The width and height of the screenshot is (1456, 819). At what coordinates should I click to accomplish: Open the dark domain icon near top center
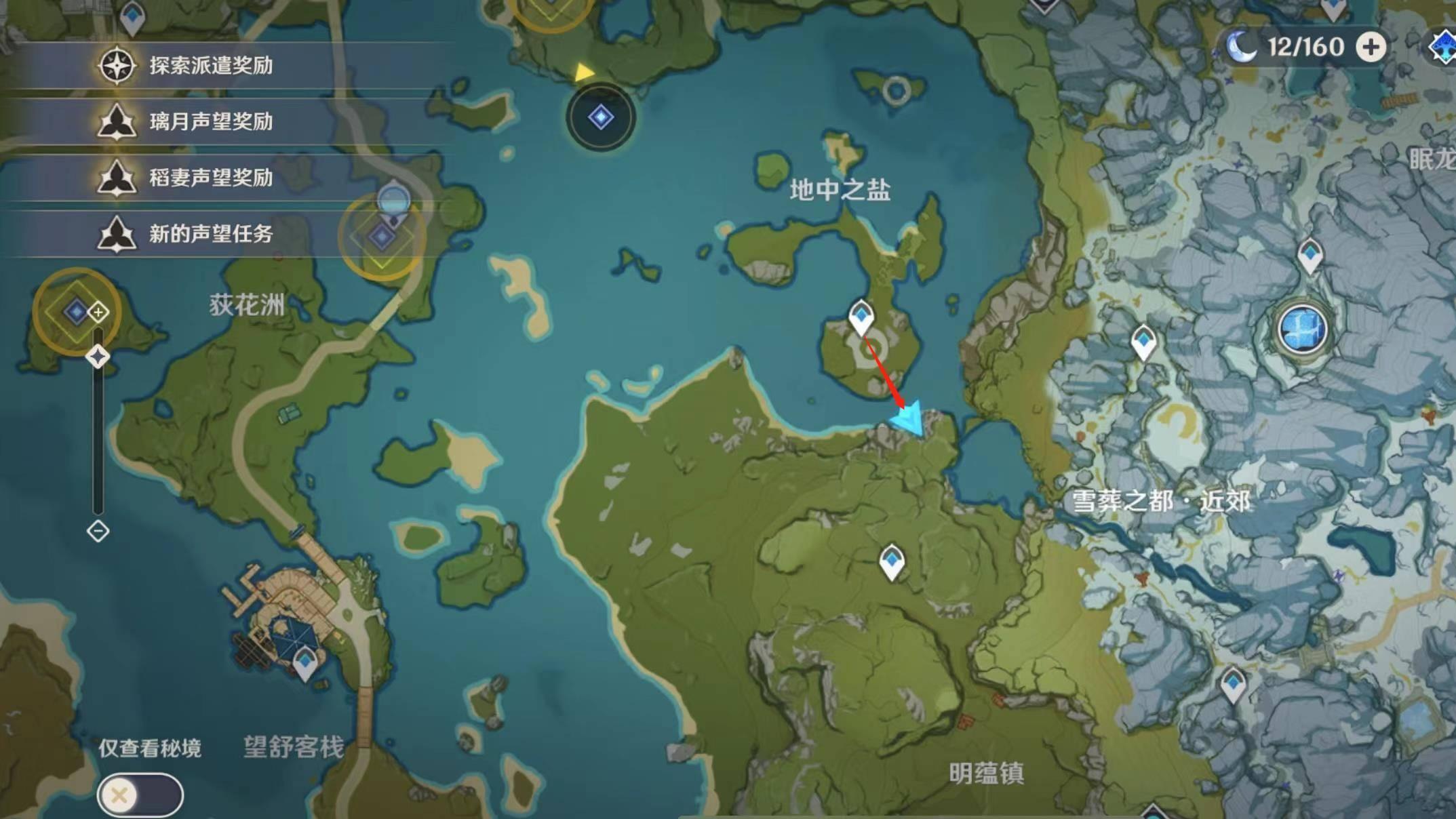coord(599,117)
